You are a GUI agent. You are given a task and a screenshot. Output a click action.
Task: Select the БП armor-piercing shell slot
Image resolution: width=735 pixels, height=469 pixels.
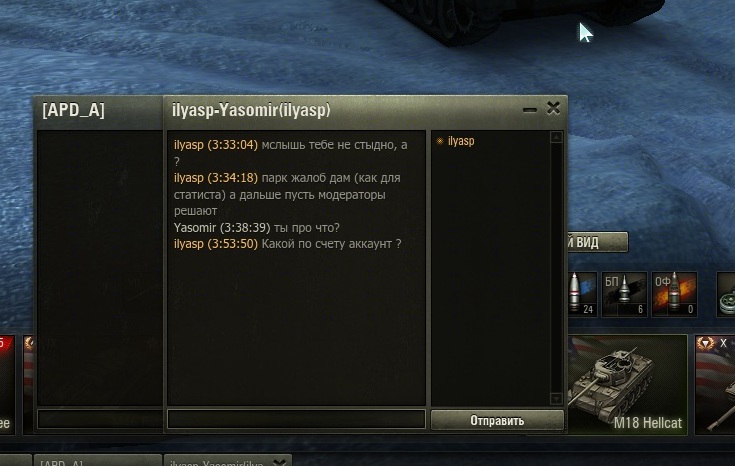coord(623,294)
